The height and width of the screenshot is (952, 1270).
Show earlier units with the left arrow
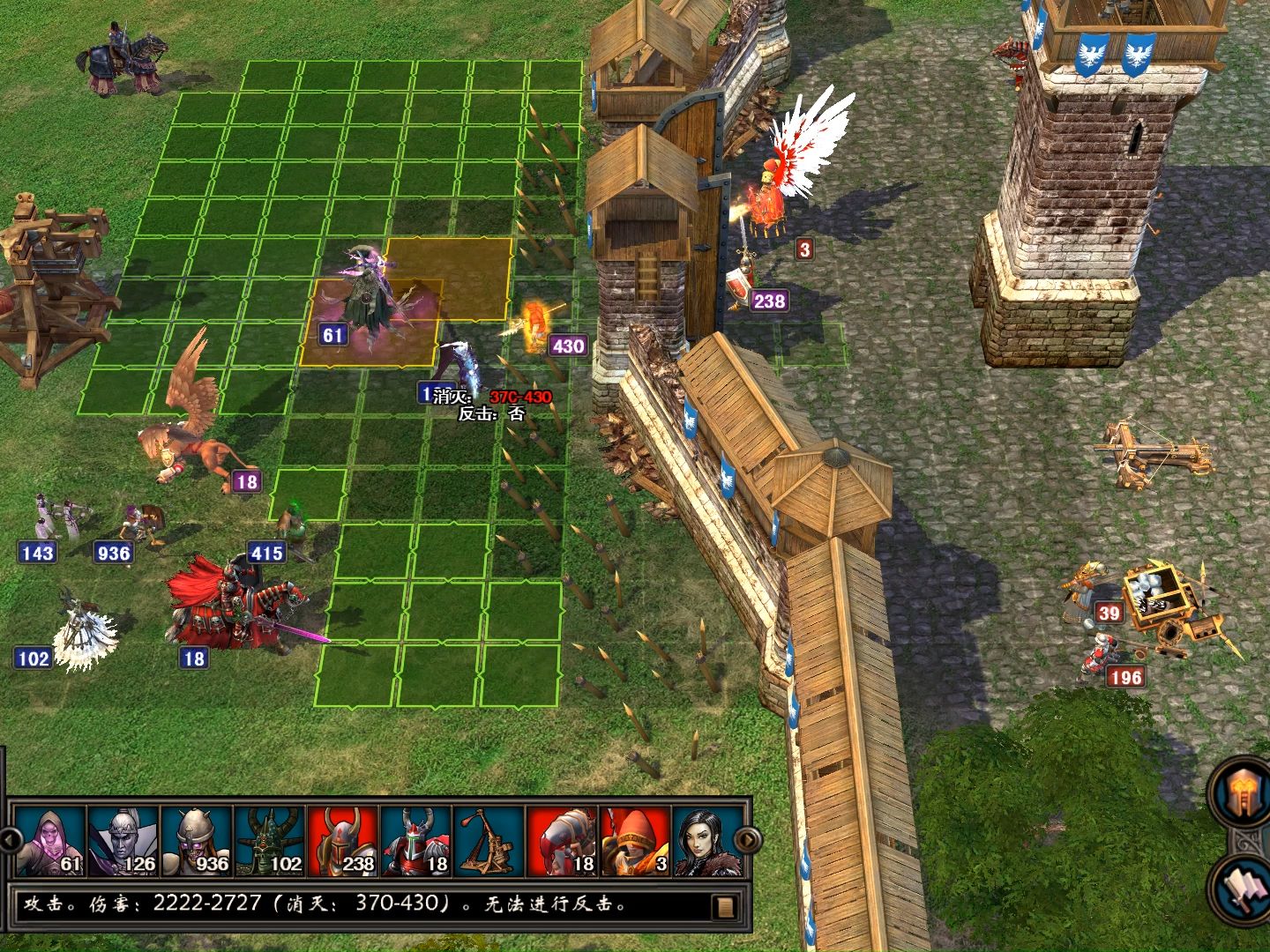point(8,839)
